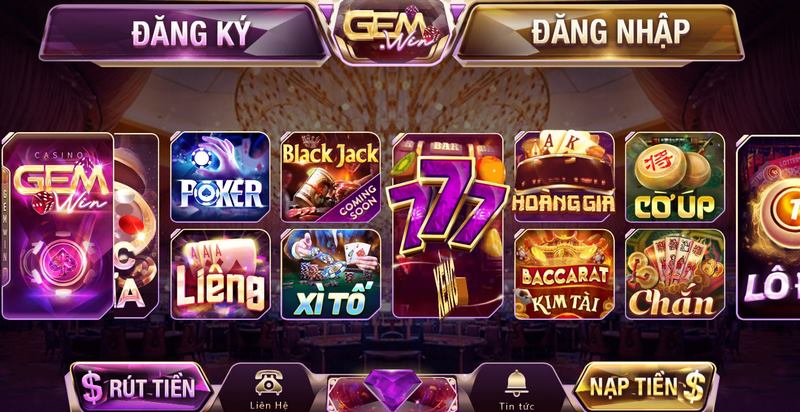
Task: Open the 777 slot game tile
Action: pyautogui.click(x=447, y=222)
